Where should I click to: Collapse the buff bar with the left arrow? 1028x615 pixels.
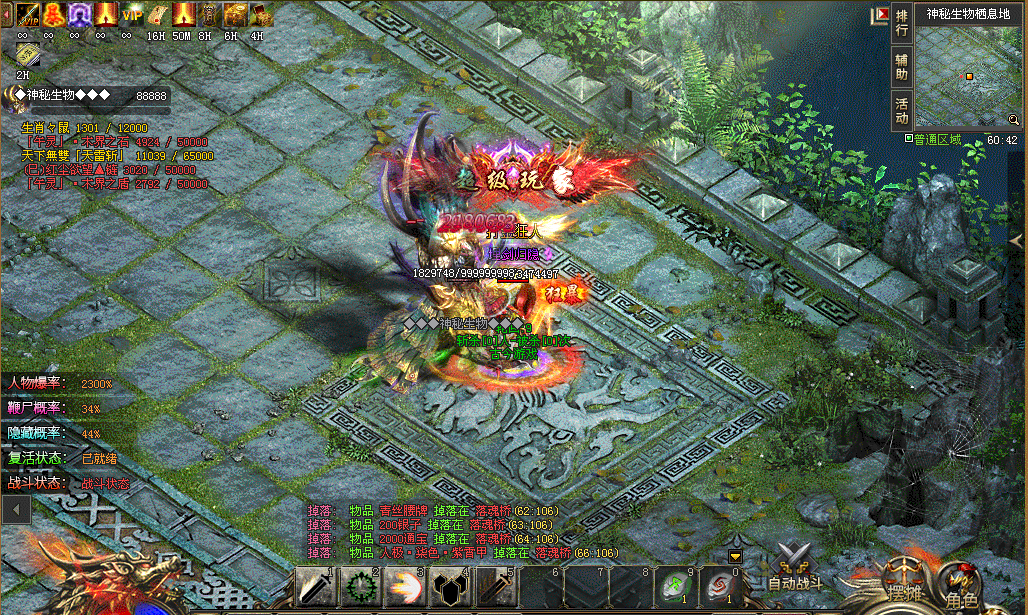(x=5, y=14)
